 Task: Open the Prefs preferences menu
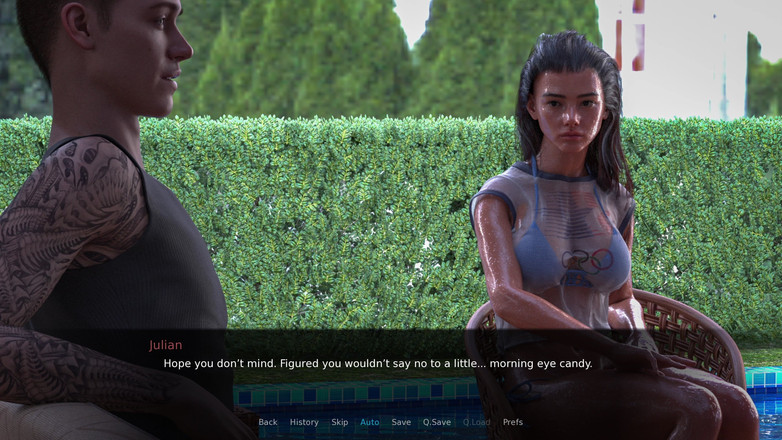click(x=513, y=422)
